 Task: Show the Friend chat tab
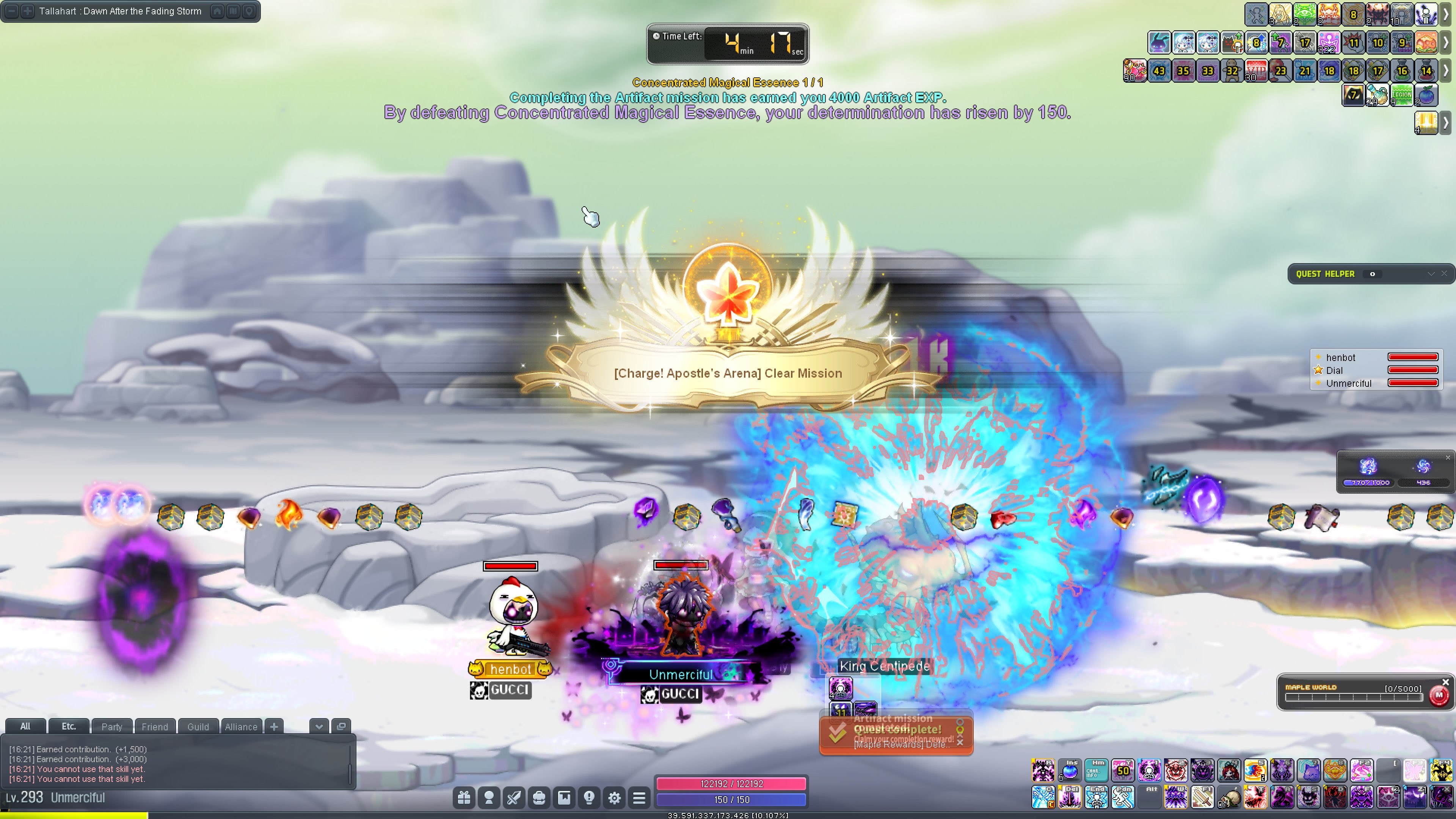154,726
